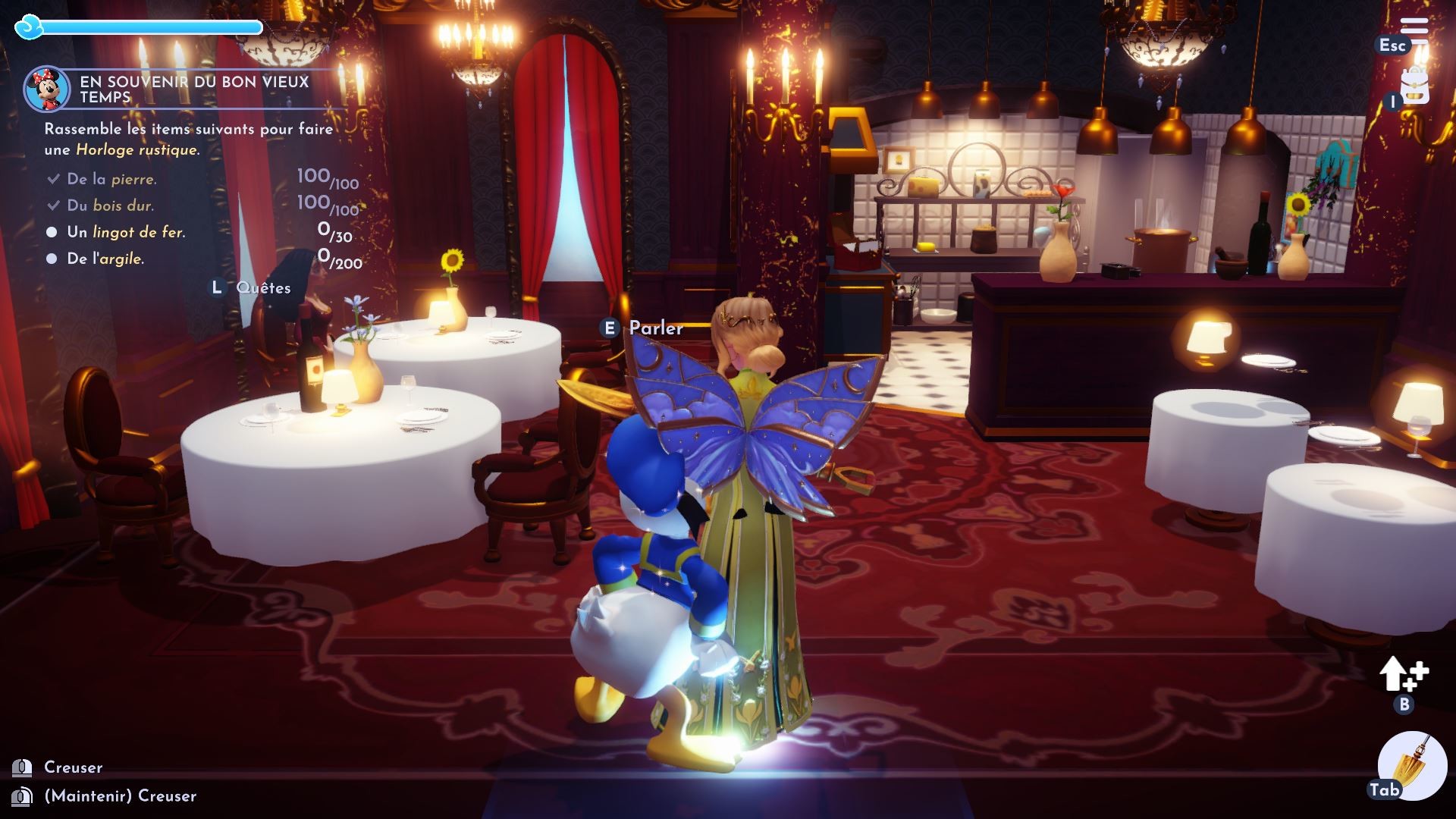1456x819 pixels.
Task: Click the bullet beside Un lingot de fer
Action: coord(52,232)
